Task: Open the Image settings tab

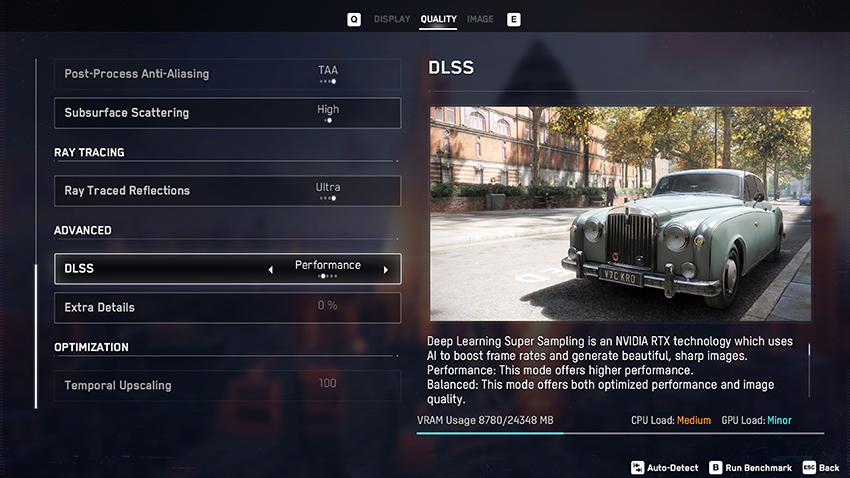Action: (x=480, y=19)
